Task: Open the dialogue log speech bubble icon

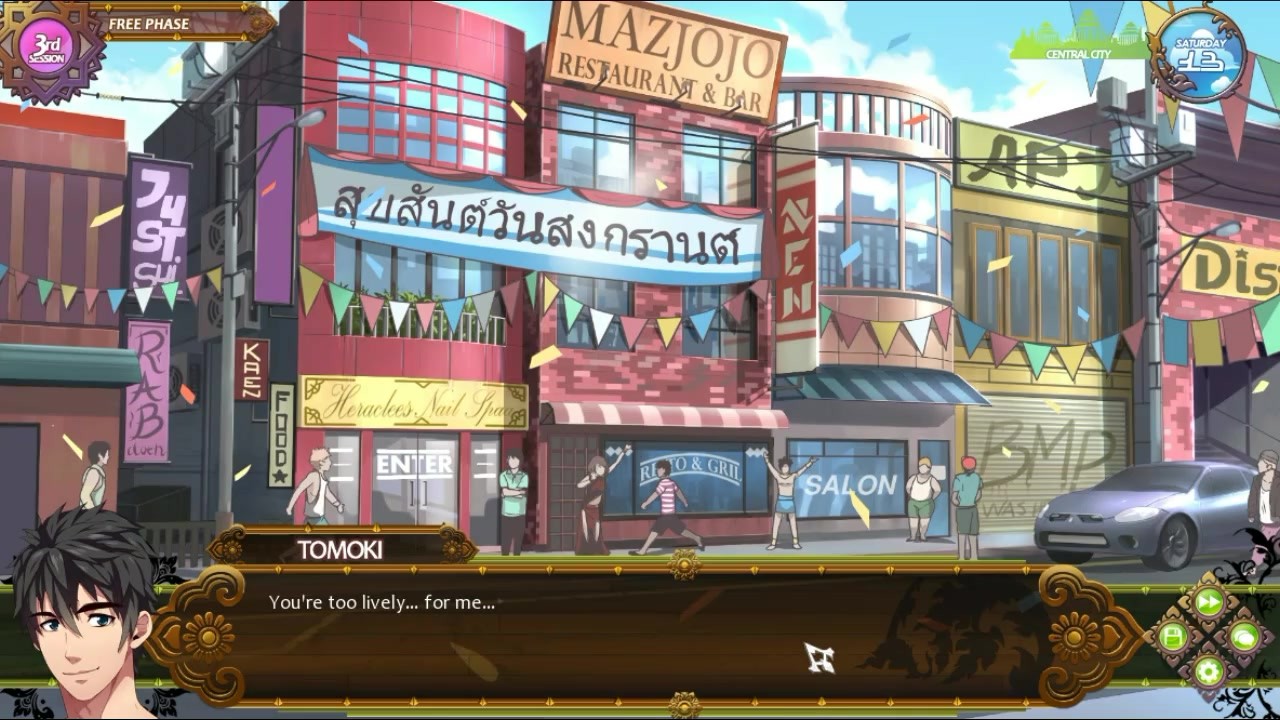Action: pos(1244,637)
